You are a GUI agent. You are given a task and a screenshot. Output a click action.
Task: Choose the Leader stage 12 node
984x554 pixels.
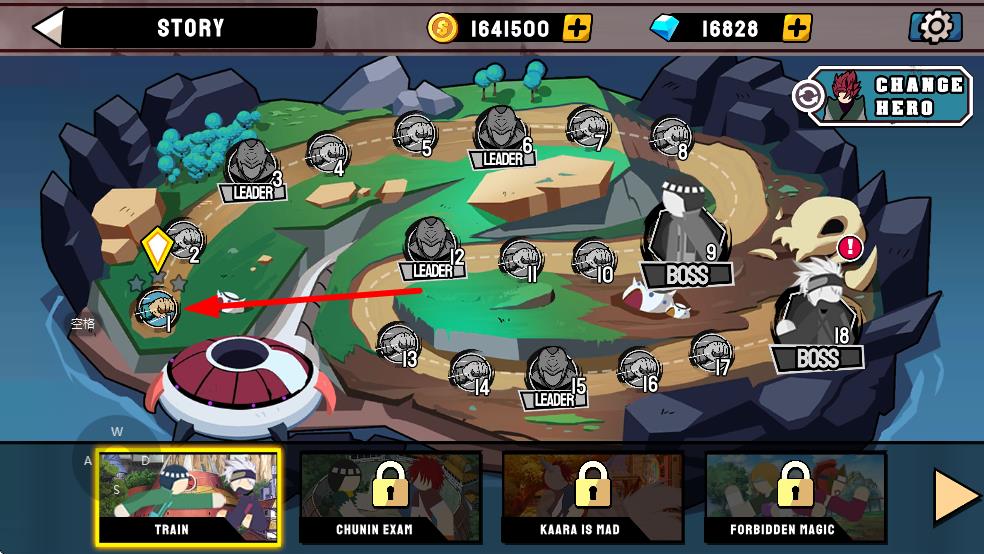click(431, 247)
